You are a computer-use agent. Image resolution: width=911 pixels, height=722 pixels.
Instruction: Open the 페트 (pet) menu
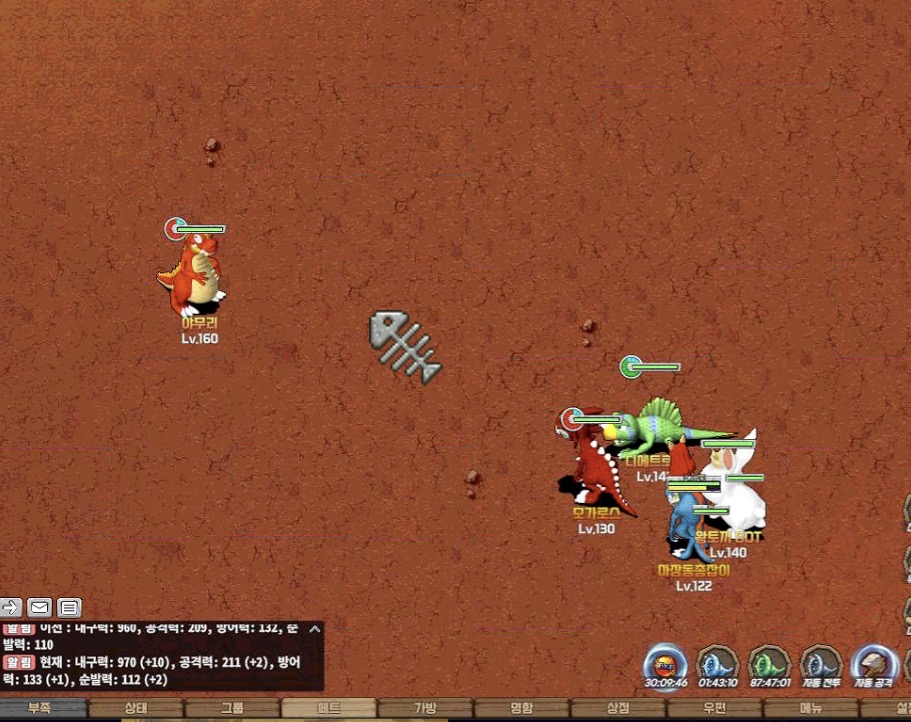(x=329, y=708)
